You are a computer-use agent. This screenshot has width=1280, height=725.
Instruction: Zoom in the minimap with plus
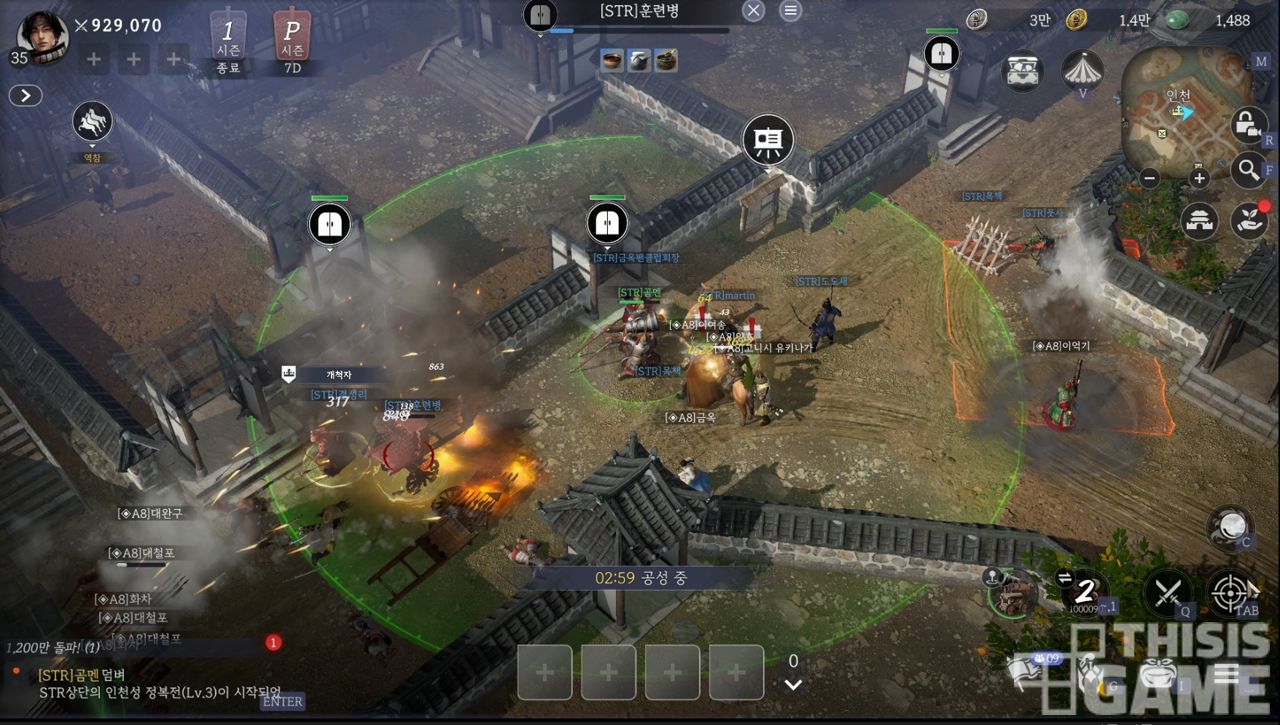1199,179
